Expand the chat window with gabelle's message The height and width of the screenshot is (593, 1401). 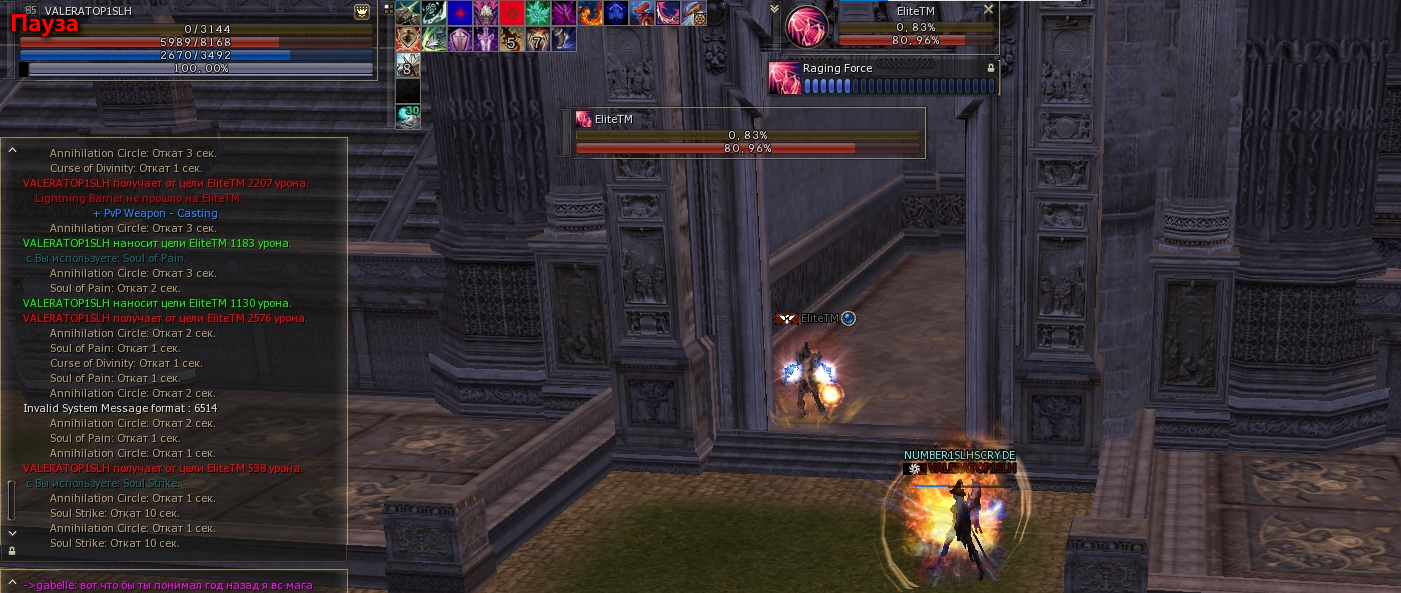tap(12, 582)
